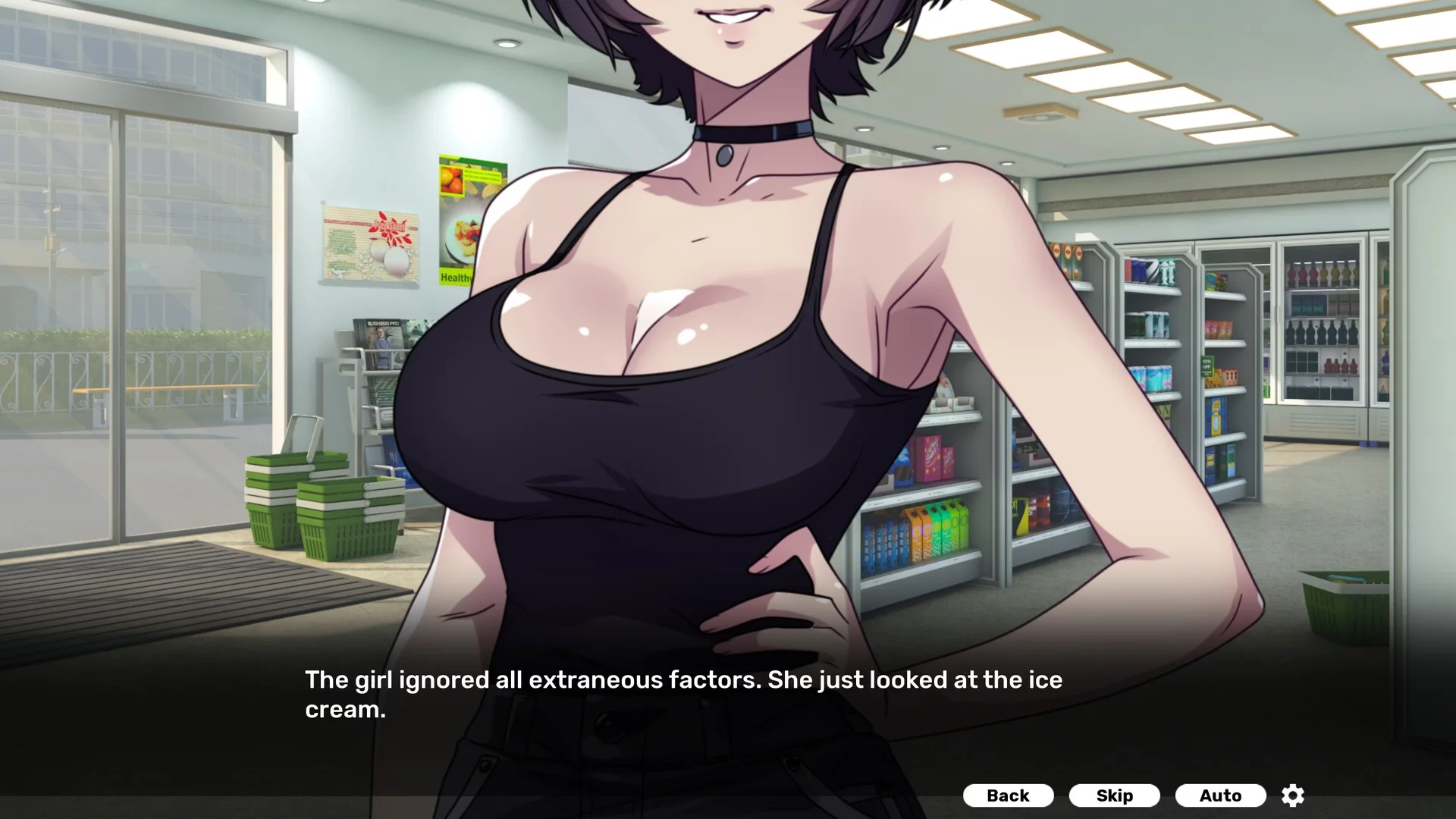Viewport: 1456px width, 819px height.
Task: Skip through the dialogue
Action: pyautogui.click(x=1114, y=795)
